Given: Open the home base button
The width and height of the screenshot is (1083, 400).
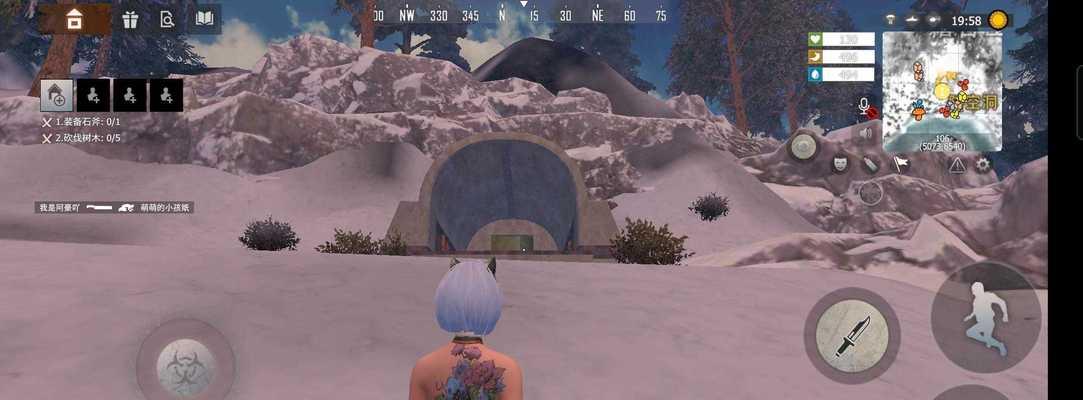Looking at the screenshot, I should tap(75, 19).
